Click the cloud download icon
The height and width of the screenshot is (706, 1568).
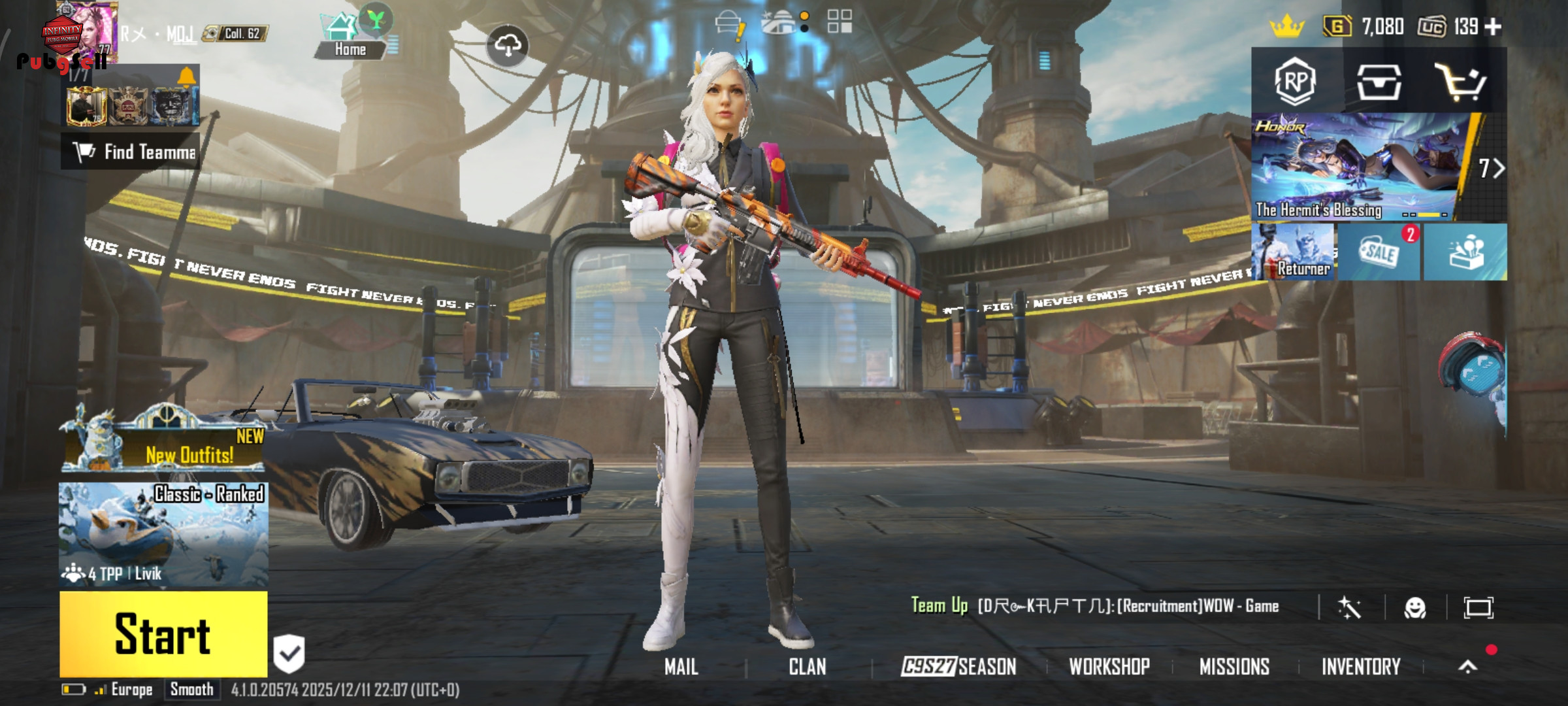click(508, 45)
